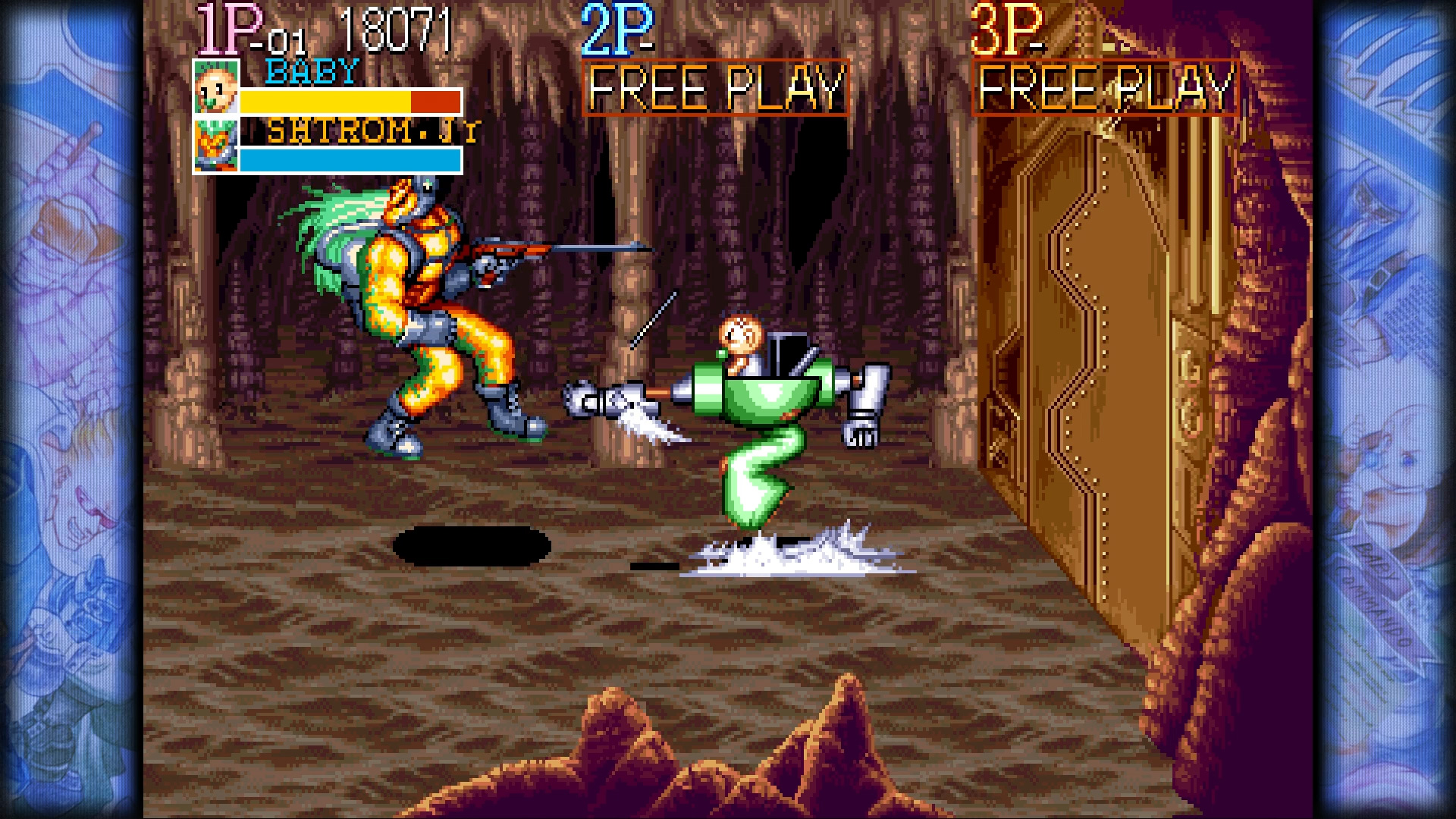Select the Shtrom Jr. enemy portrait
The width and height of the screenshot is (1456, 819).
216,145
